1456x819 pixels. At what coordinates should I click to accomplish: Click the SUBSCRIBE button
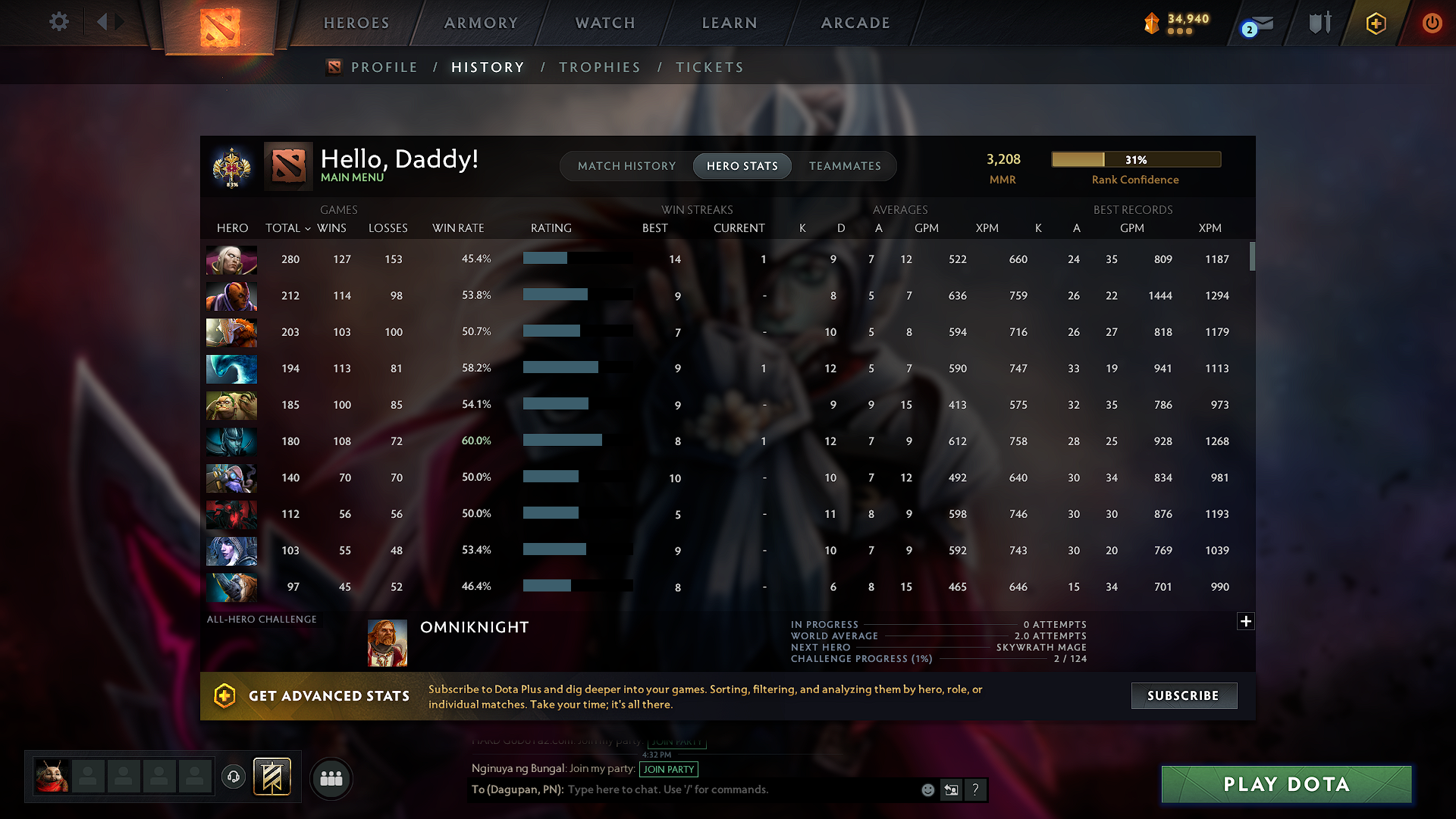tap(1184, 695)
